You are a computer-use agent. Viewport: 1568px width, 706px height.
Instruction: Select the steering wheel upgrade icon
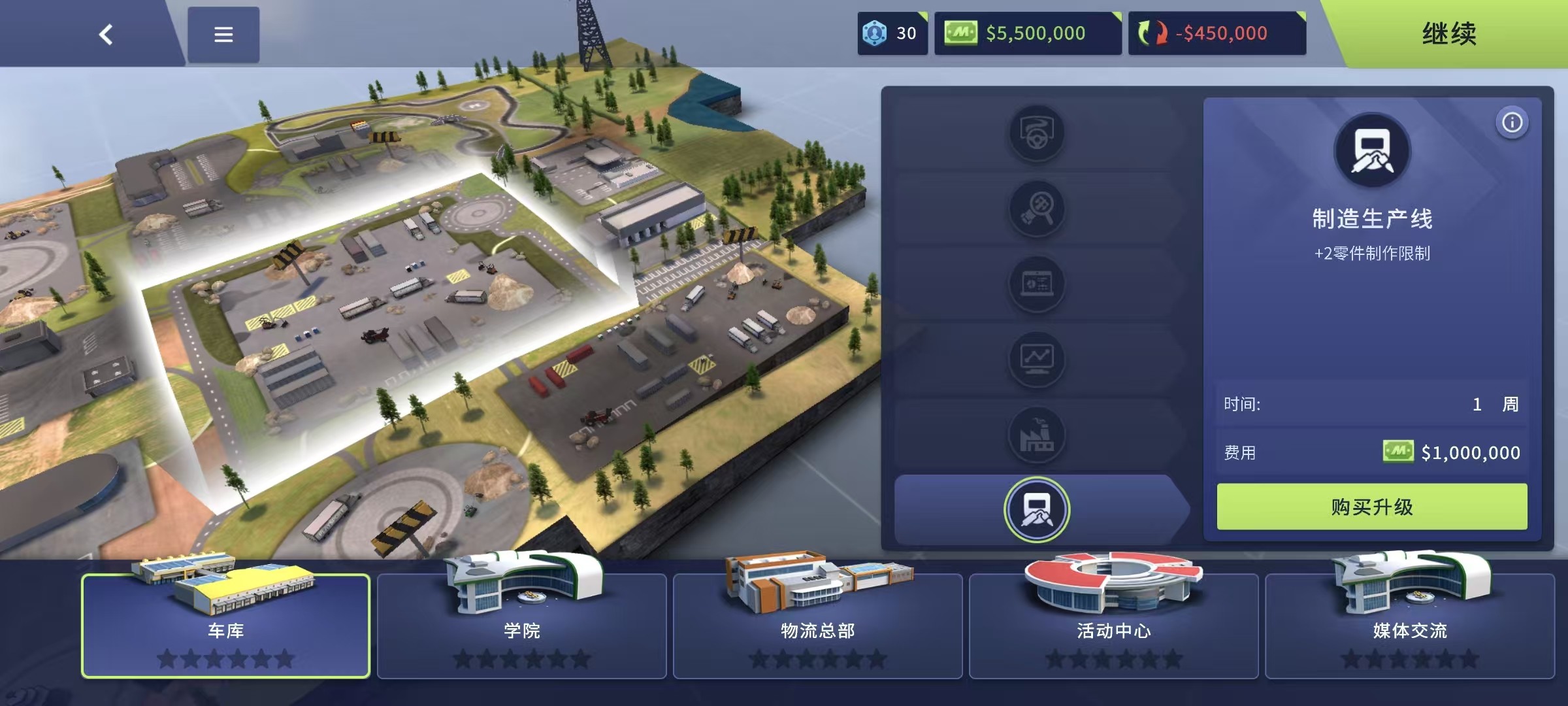(x=1036, y=133)
